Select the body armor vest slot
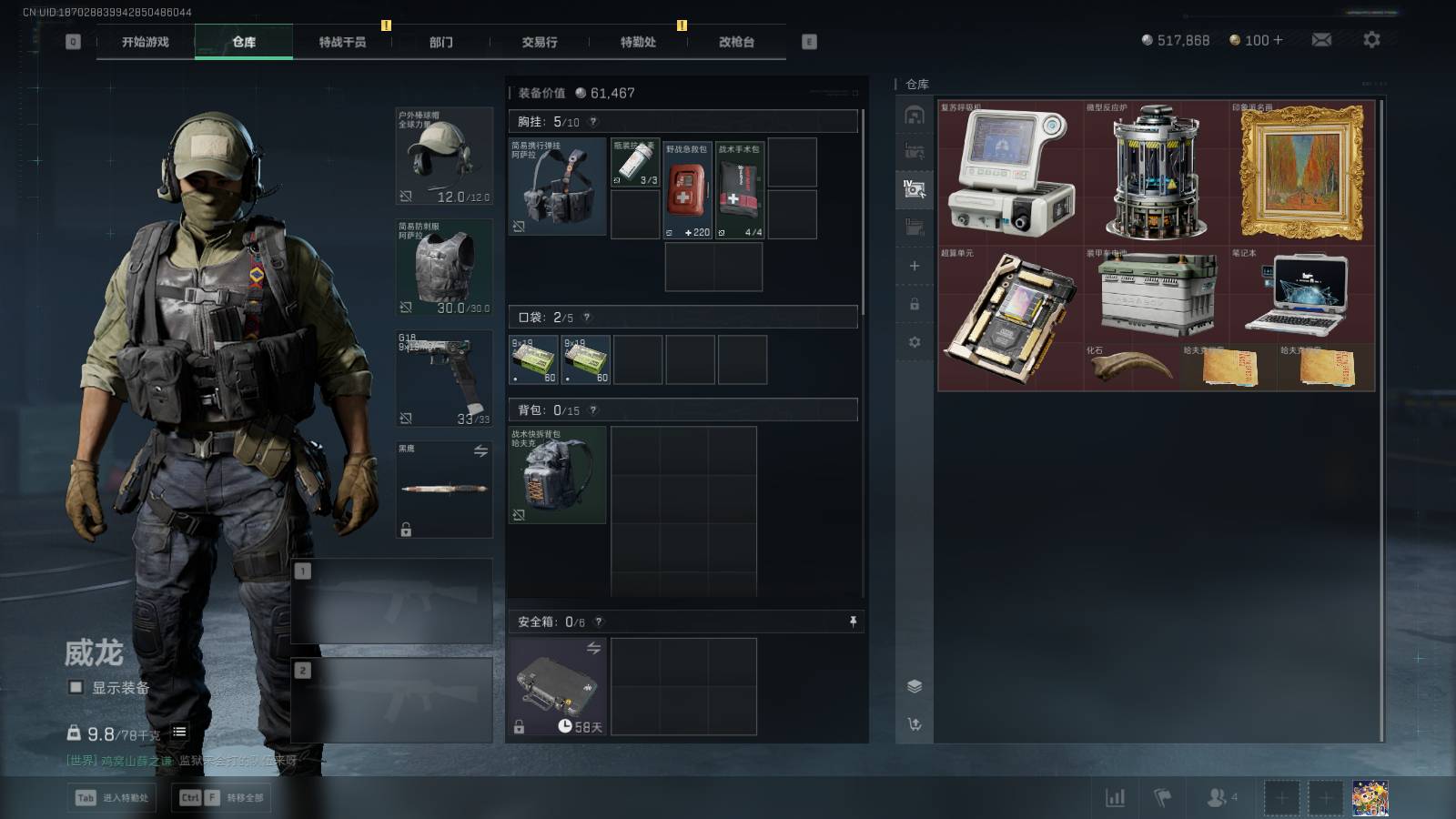Viewport: 1456px width, 819px height. (x=444, y=268)
